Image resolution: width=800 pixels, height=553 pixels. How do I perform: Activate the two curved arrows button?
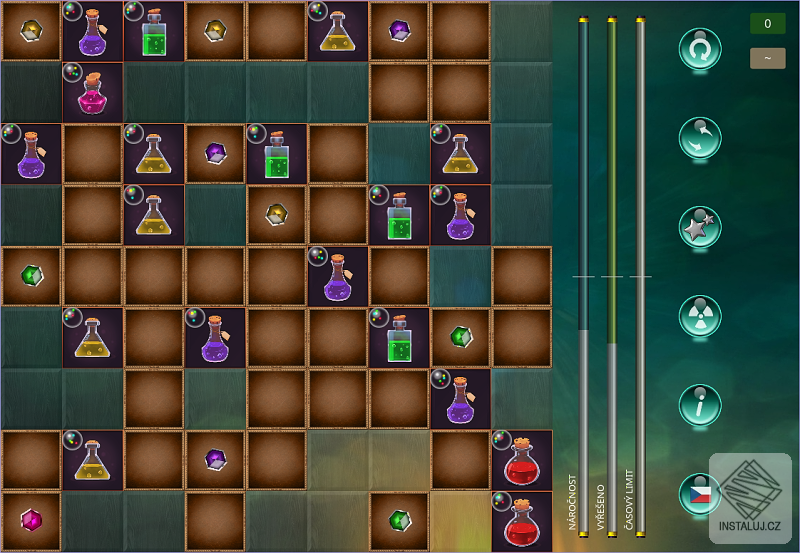pos(700,138)
